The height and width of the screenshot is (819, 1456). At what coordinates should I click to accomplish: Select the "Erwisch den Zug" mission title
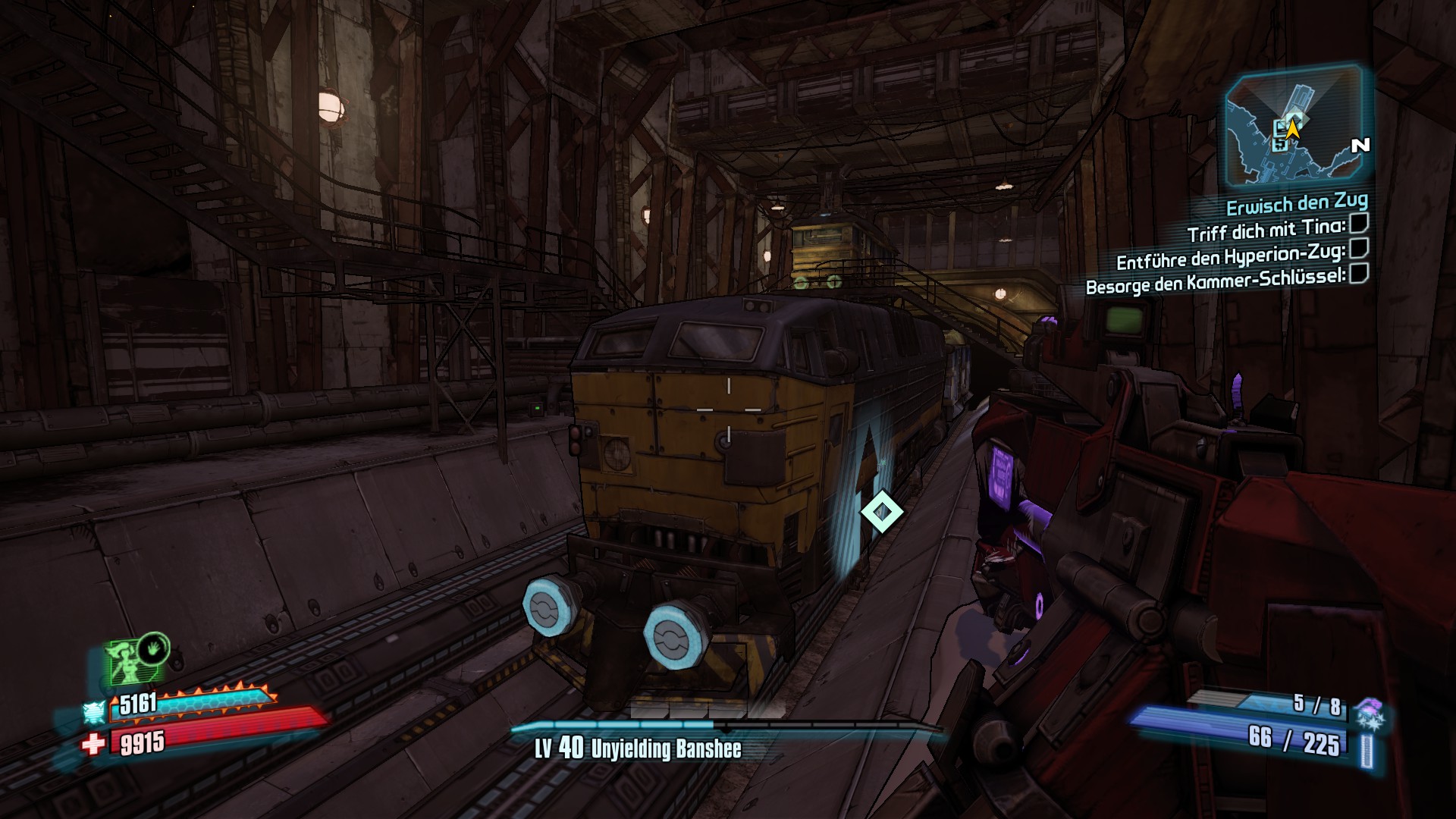click(x=1297, y=203)
